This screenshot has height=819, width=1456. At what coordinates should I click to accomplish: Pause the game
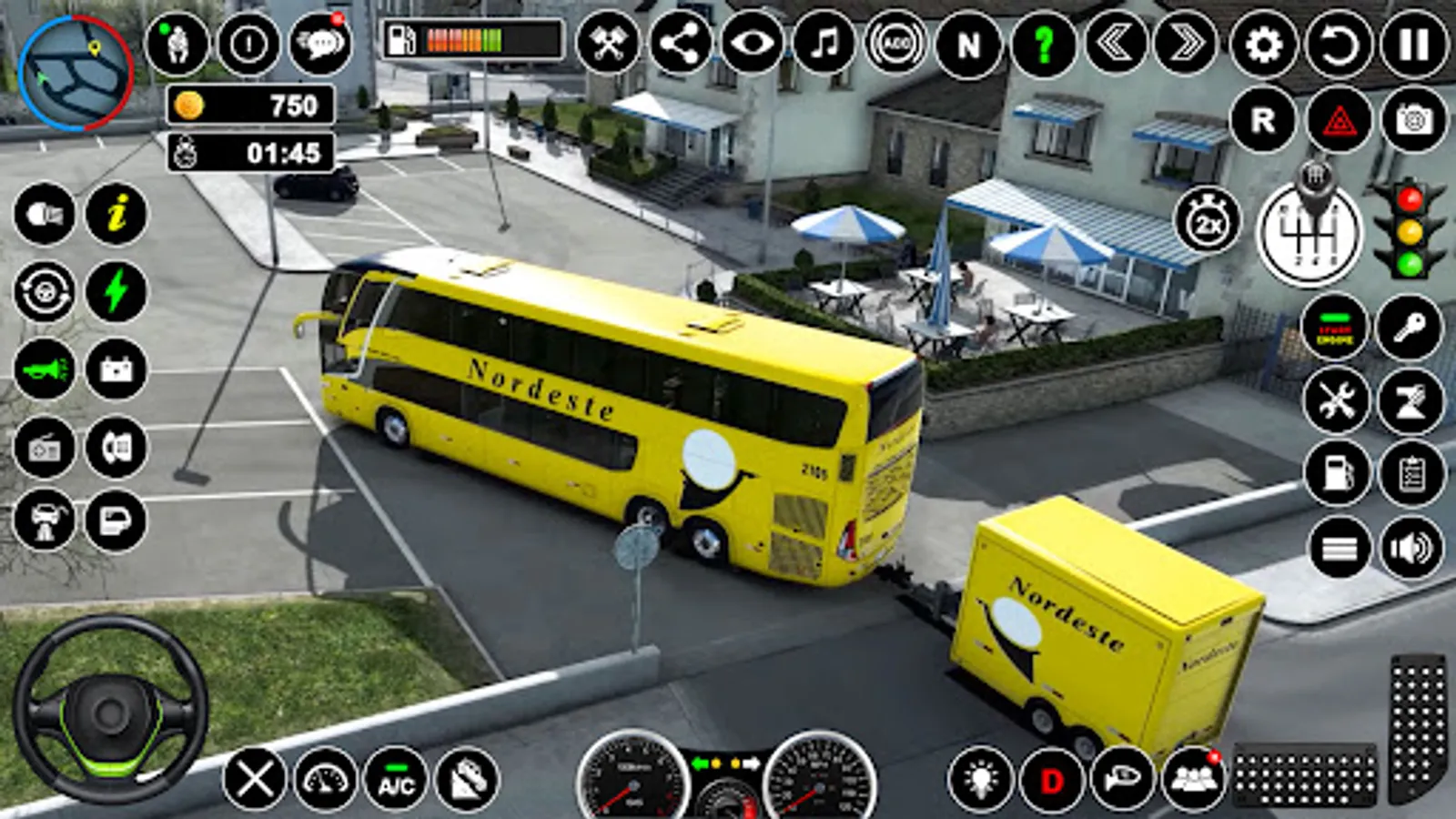click(x=1413, y=44)
